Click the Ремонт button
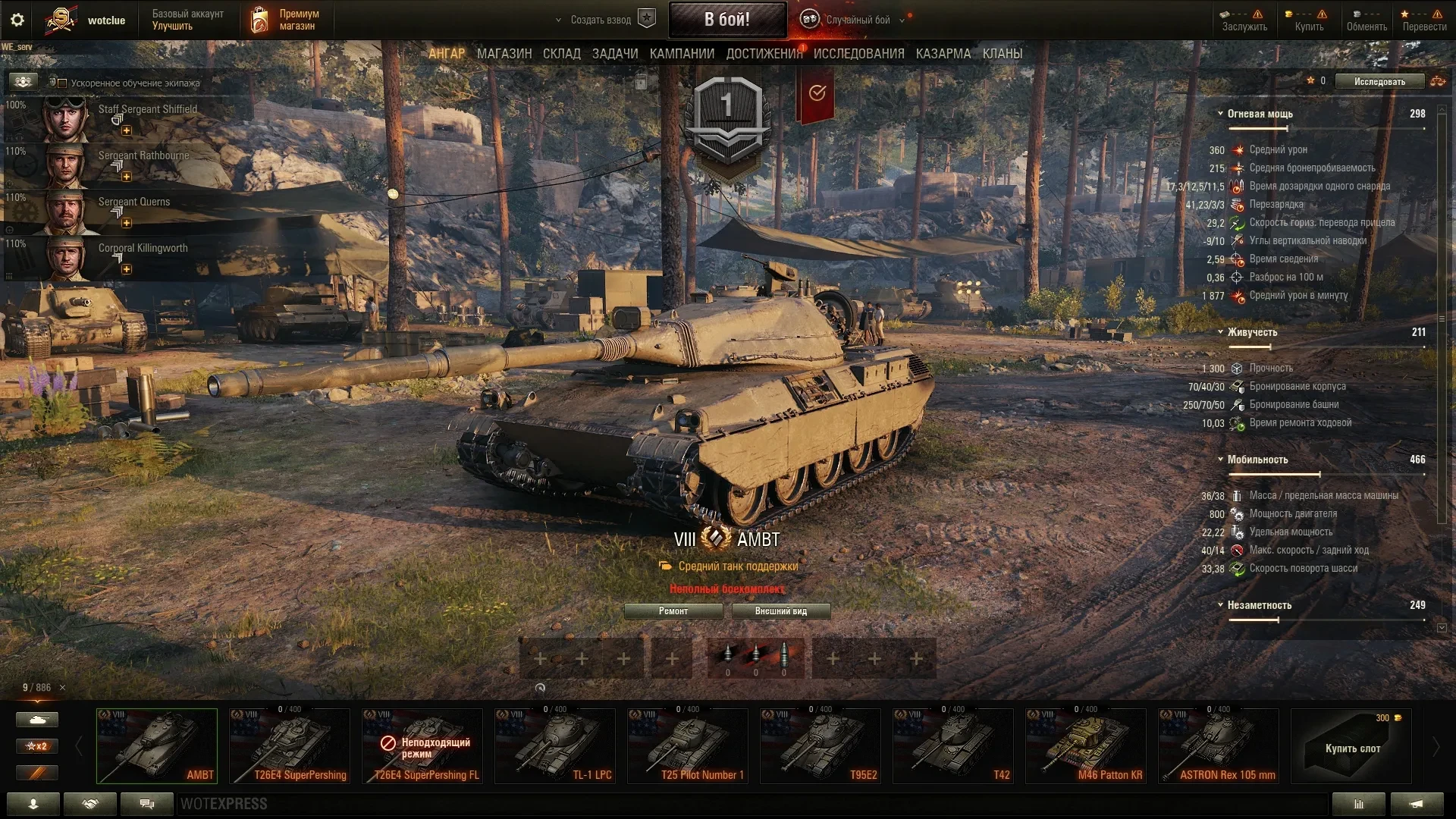Image resolution: width=1456 pixels, height=819 pixels. [x=673, y=611]
